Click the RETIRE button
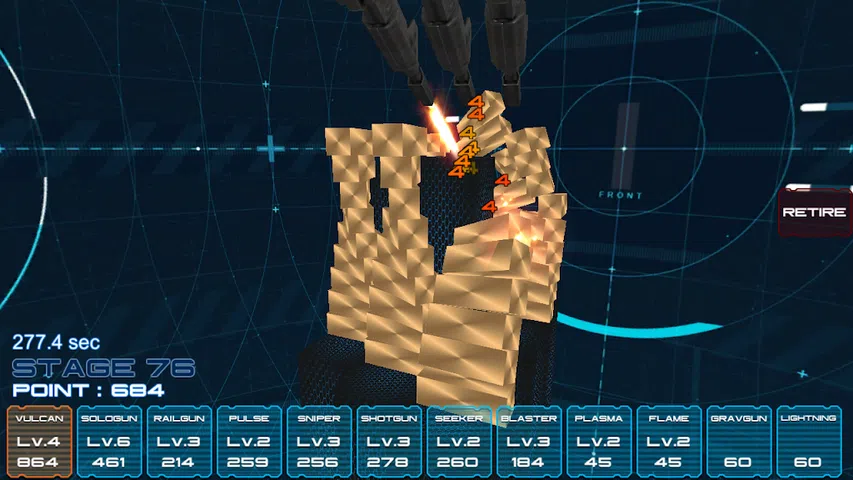This screenshot has width=853, height=480. click(x=813, y=213)
